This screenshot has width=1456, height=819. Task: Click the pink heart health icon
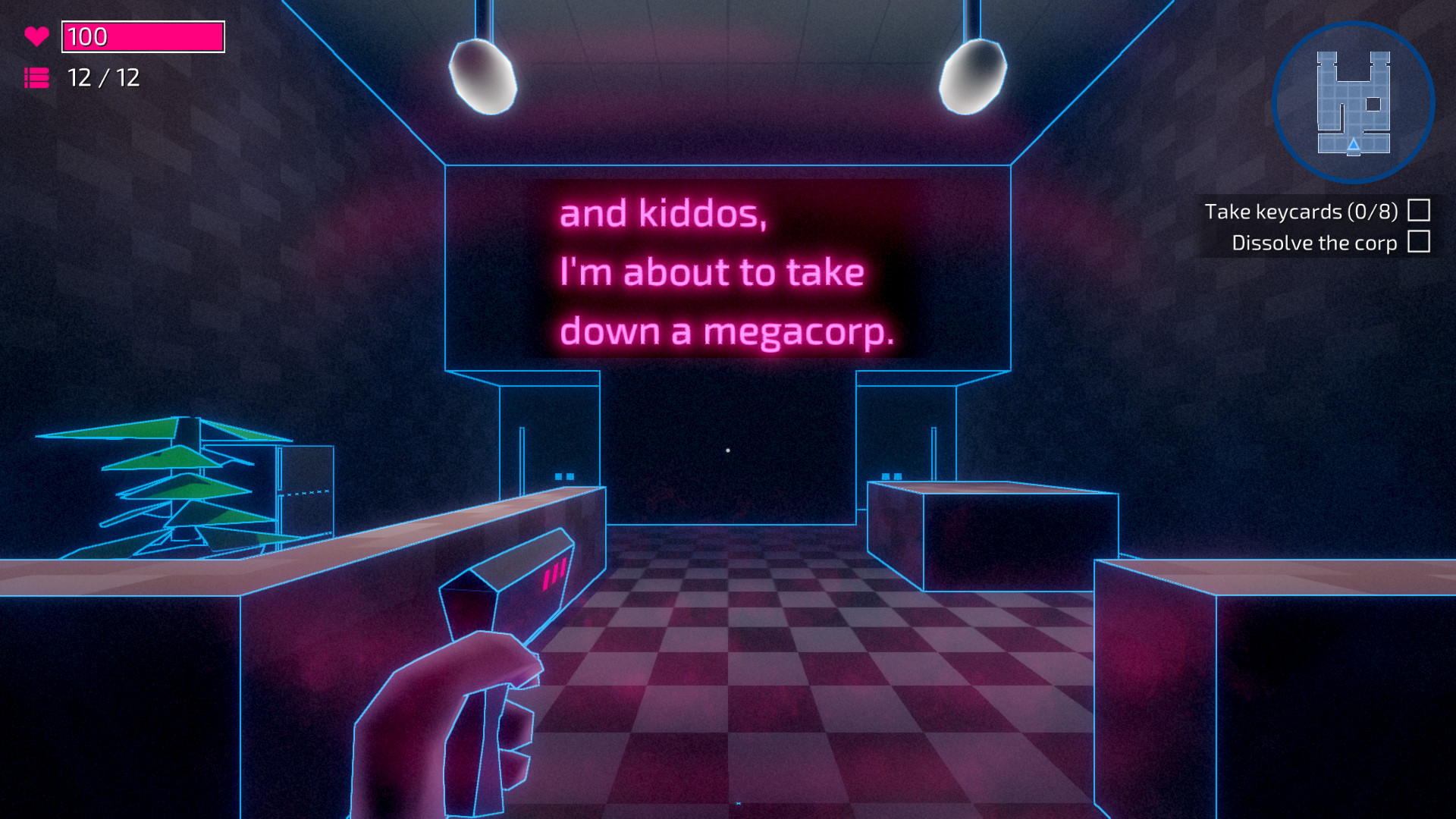coord(36,34)
